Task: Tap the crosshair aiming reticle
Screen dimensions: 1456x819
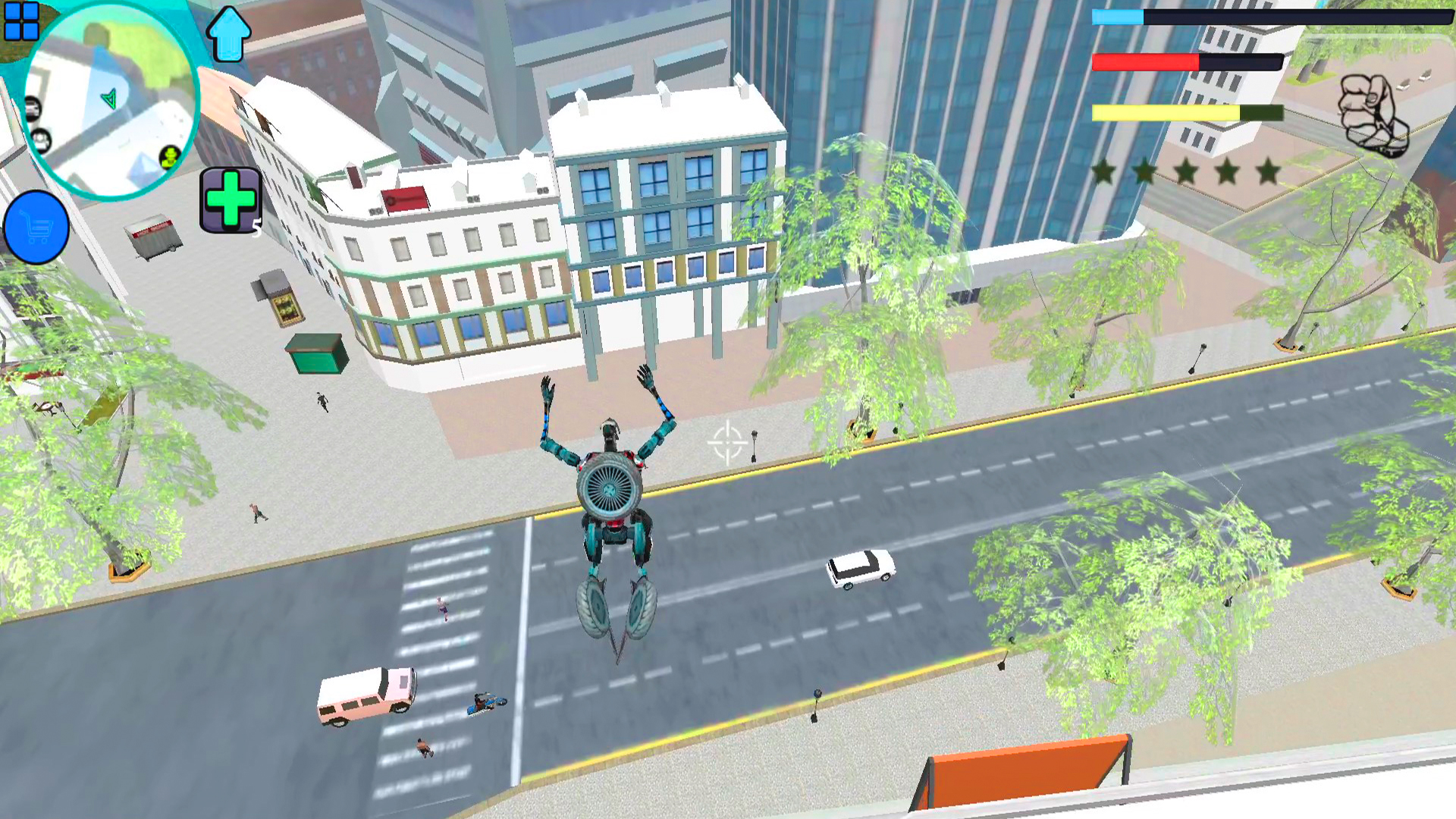Action: click(x=726, y=443)
